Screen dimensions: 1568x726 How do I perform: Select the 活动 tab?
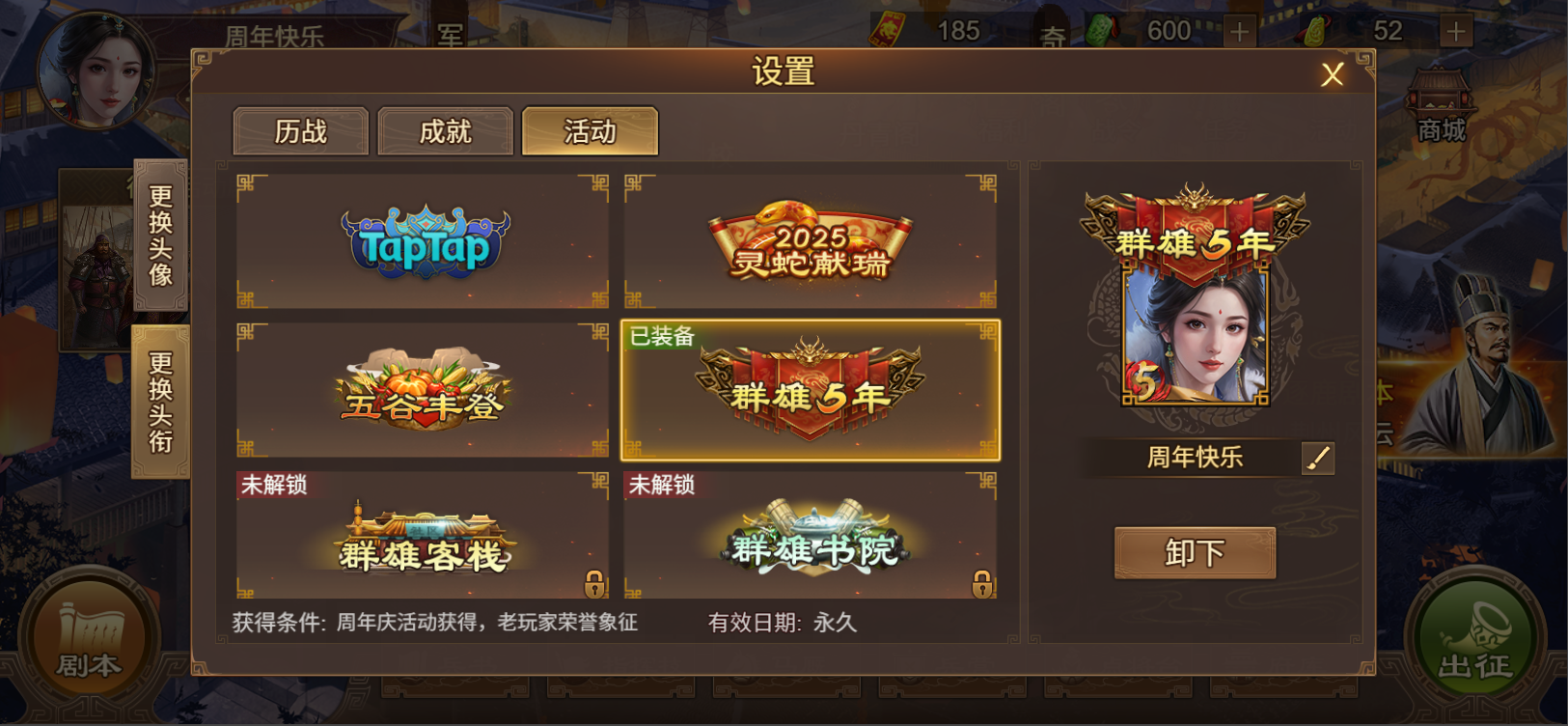(590, 131)
